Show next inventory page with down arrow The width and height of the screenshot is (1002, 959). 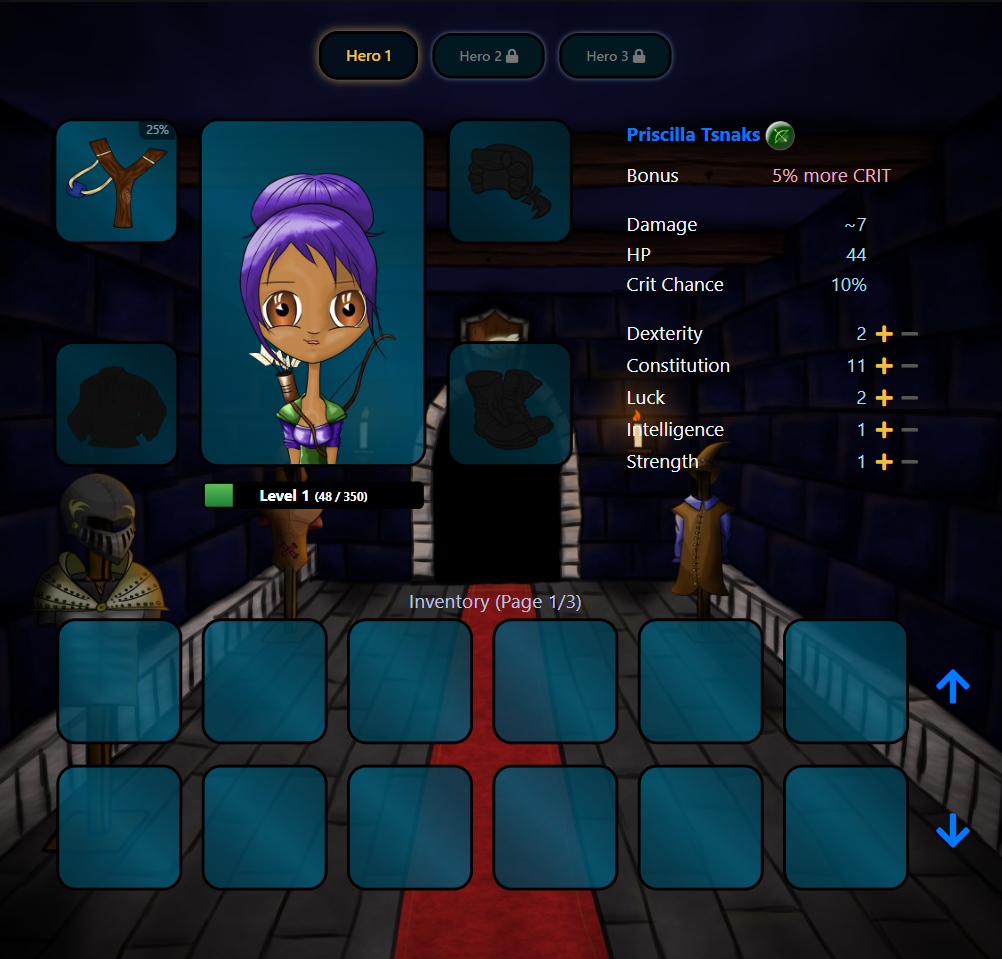point(952,830)
